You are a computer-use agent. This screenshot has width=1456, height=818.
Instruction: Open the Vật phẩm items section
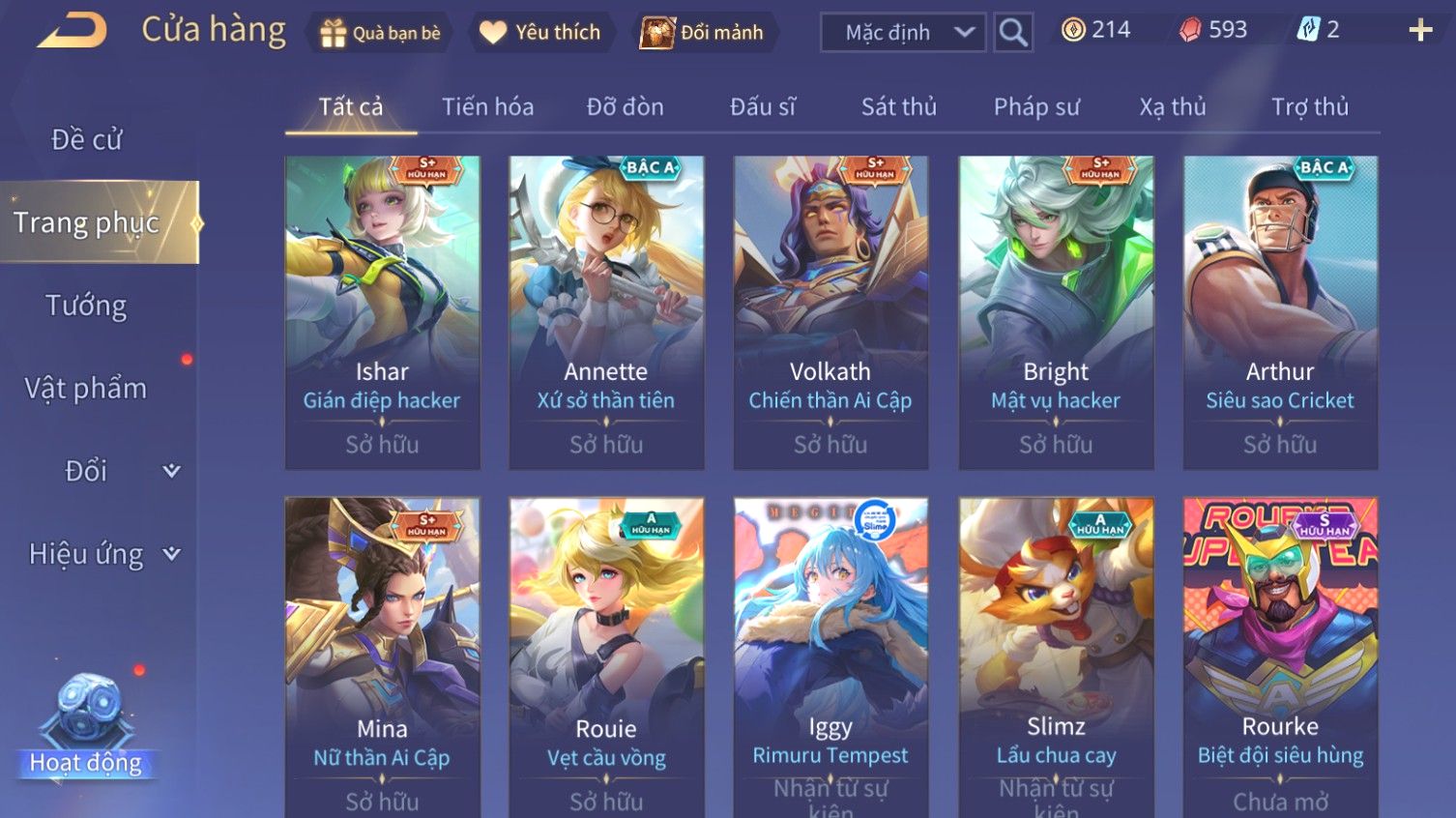click(x=87, y=389)
